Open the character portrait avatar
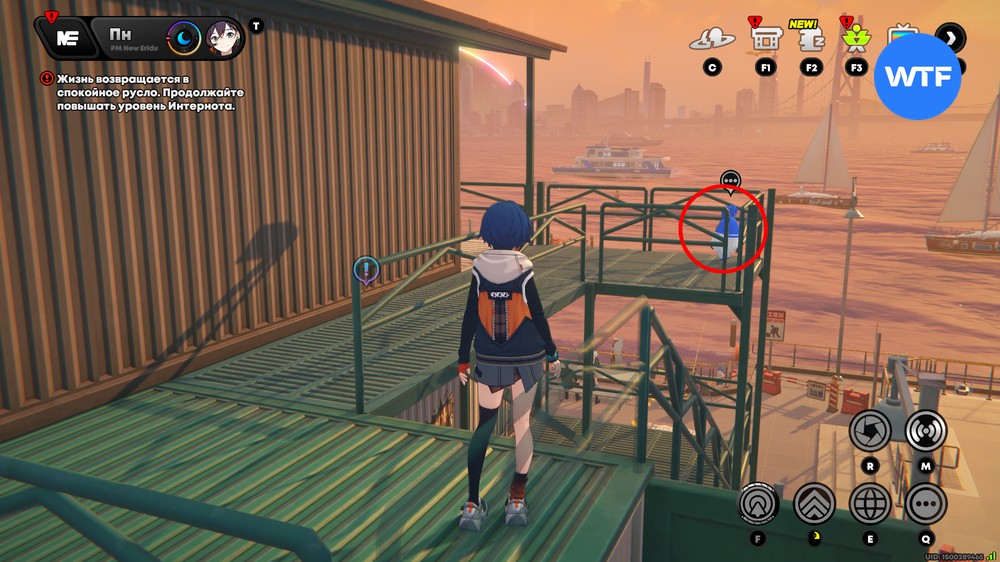 click(224, 39)
